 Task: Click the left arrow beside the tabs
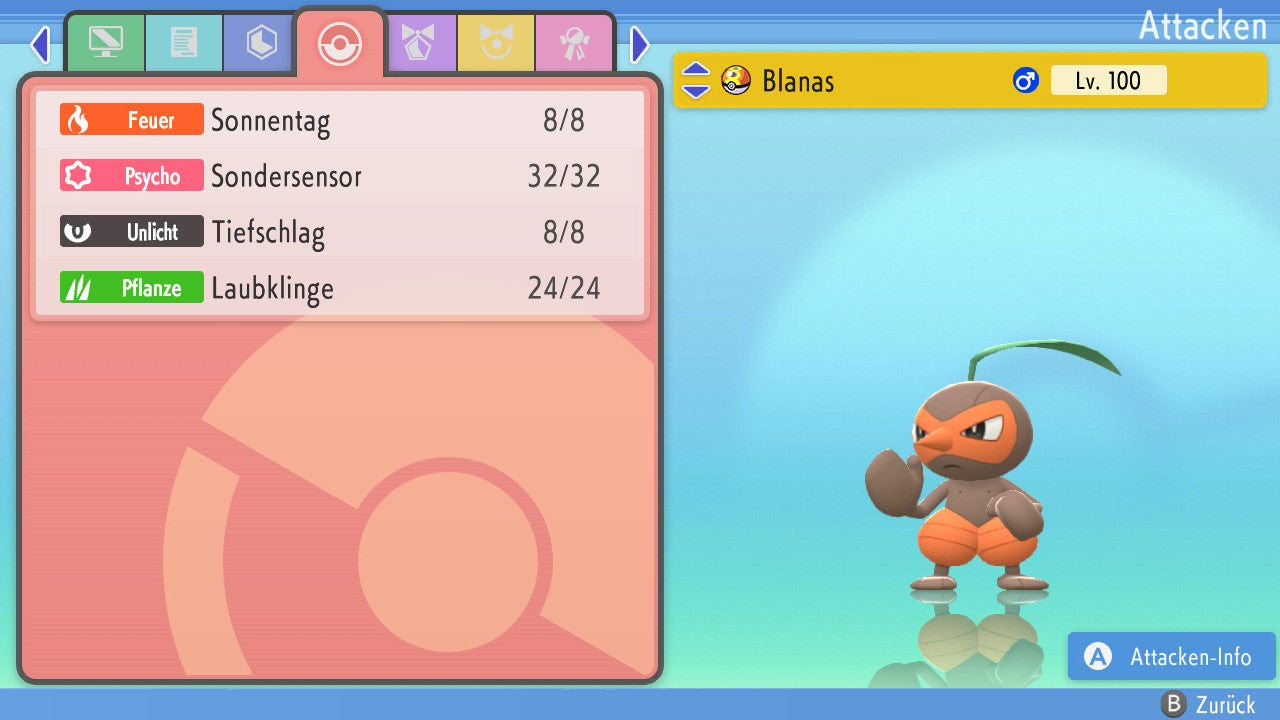(x=40, y=44)
